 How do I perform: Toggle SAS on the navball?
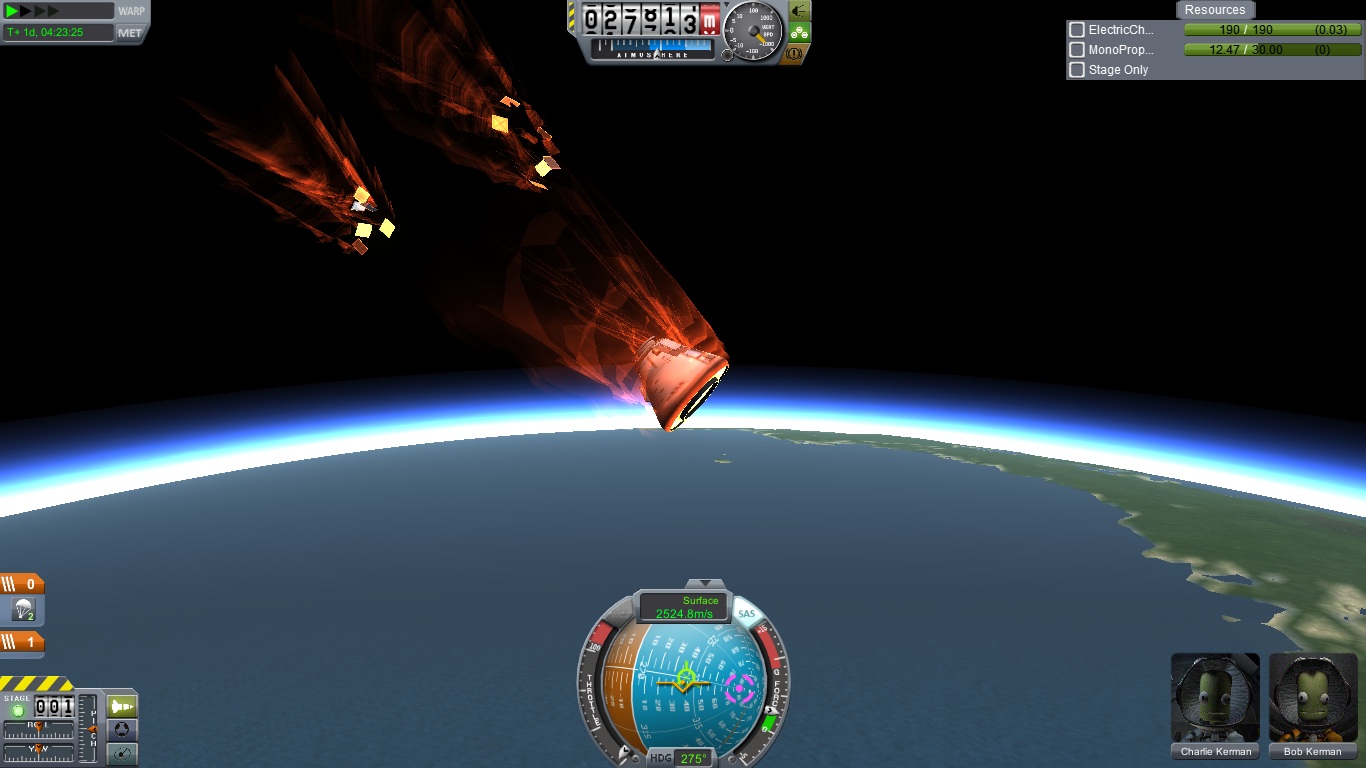click(746, 614)
